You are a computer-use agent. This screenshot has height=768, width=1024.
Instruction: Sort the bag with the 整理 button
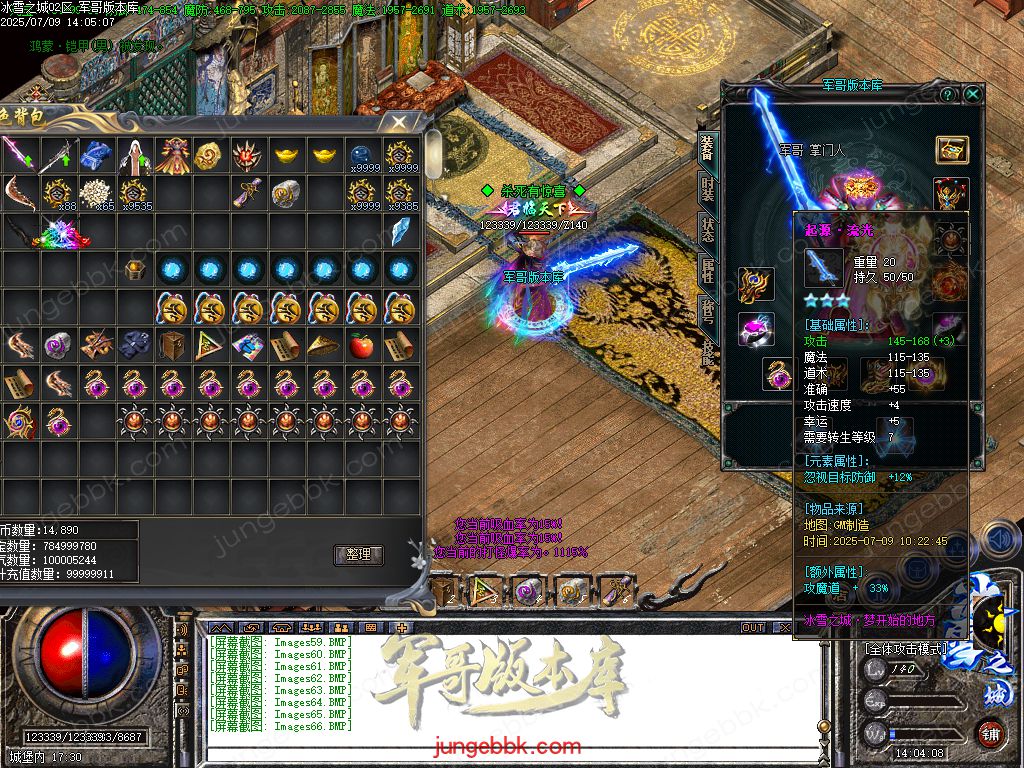click(x=358, y=554)
